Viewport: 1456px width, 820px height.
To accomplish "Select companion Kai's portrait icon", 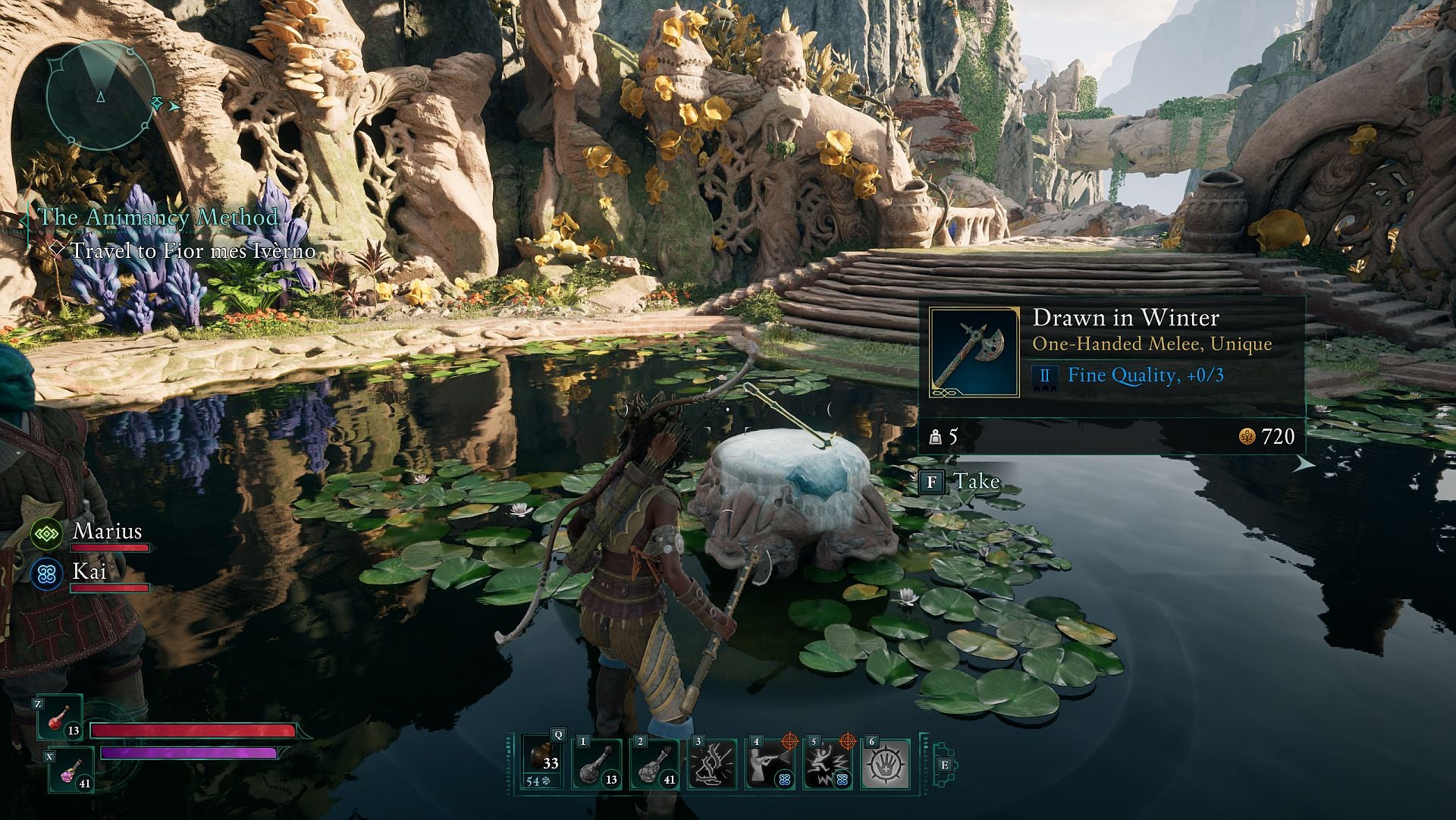I will click(x=45, y=574).
